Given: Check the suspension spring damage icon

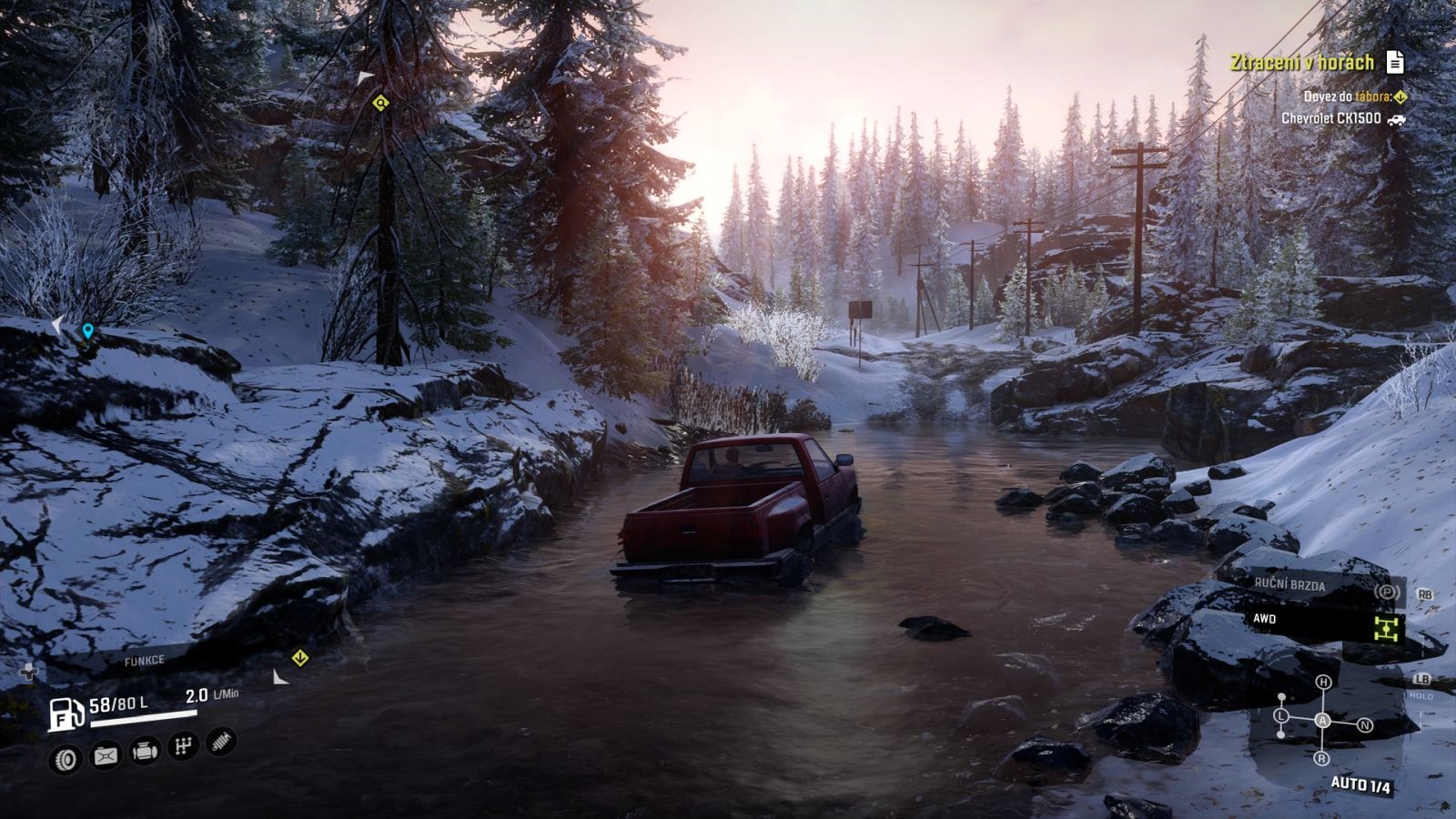Looking at the screenshot, I should click(x=221, y=742).
